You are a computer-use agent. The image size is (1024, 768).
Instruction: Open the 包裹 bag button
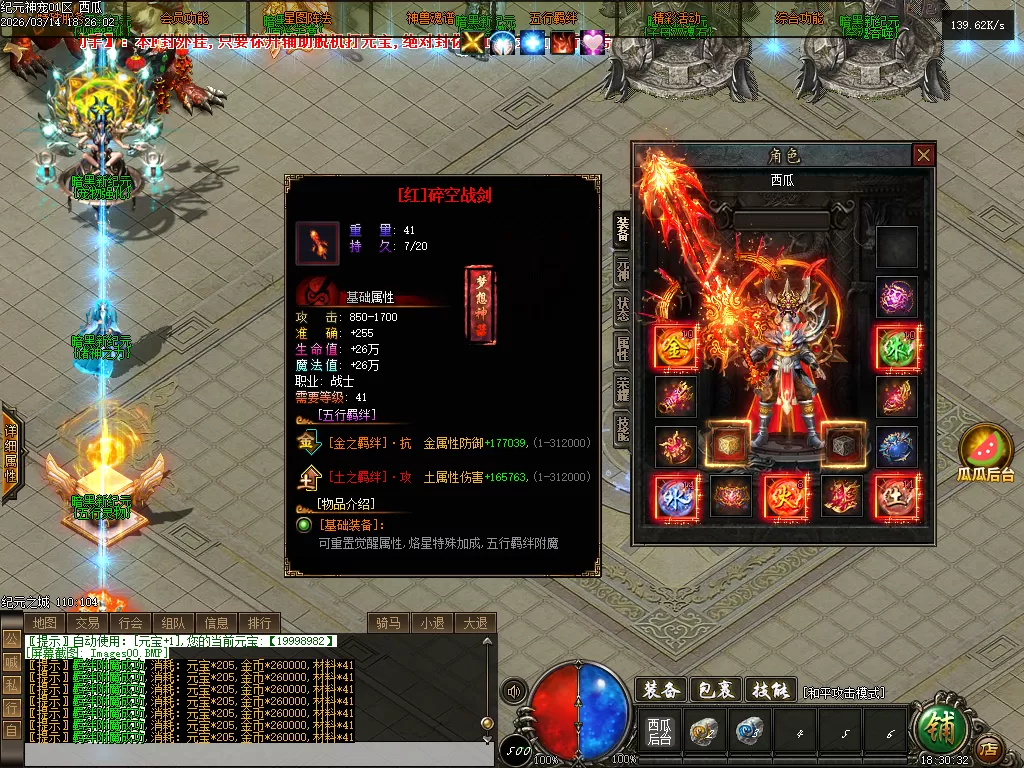[716, 690]
